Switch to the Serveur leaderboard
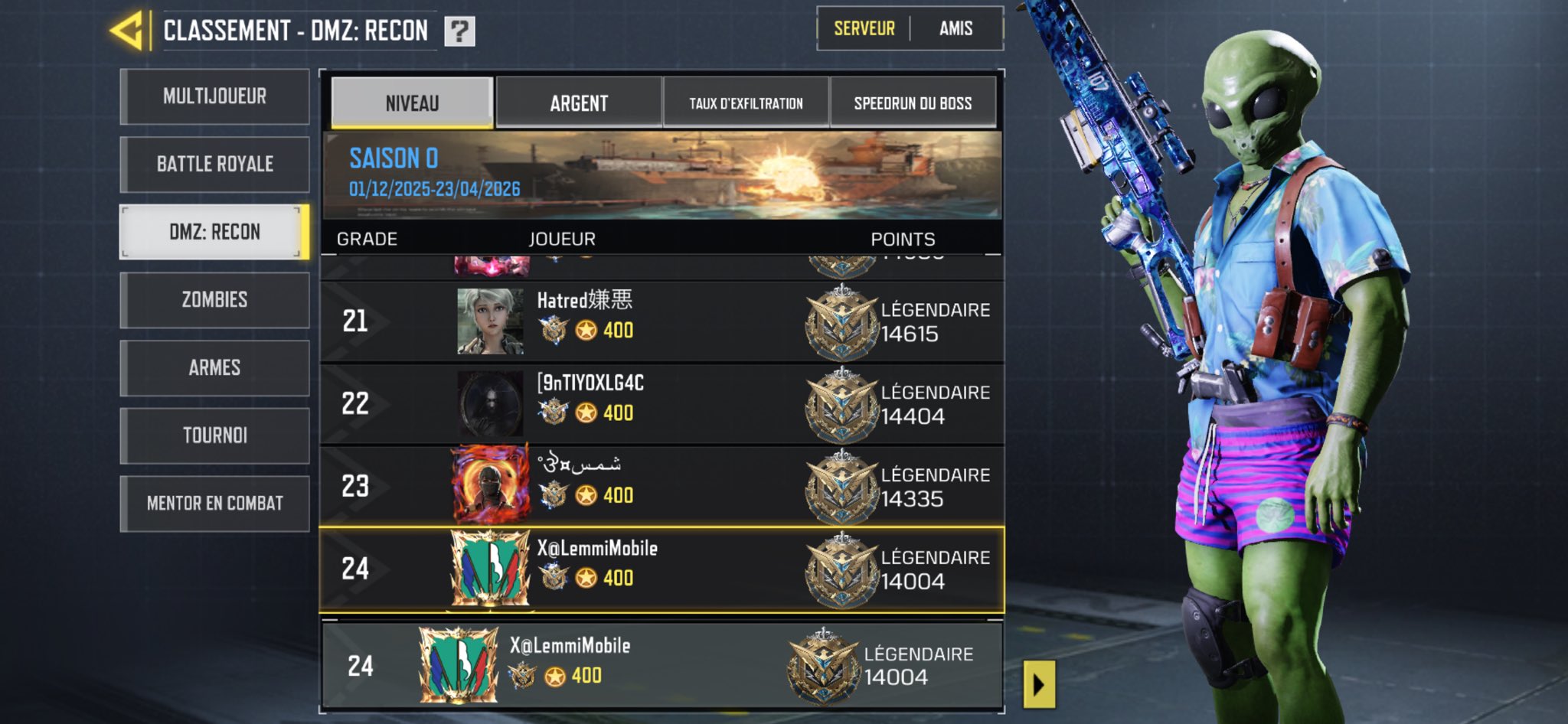This screenshot has height=724, width=1568. 864,29
